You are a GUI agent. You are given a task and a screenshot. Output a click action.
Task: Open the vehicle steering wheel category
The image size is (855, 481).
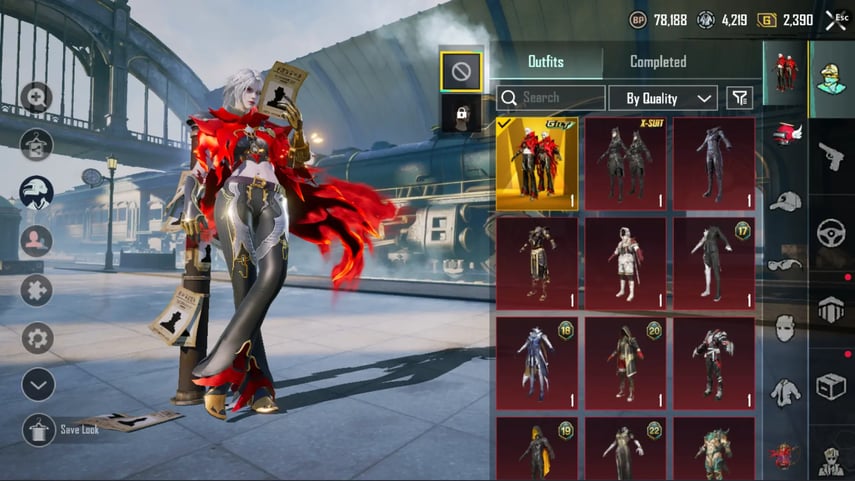831,233
